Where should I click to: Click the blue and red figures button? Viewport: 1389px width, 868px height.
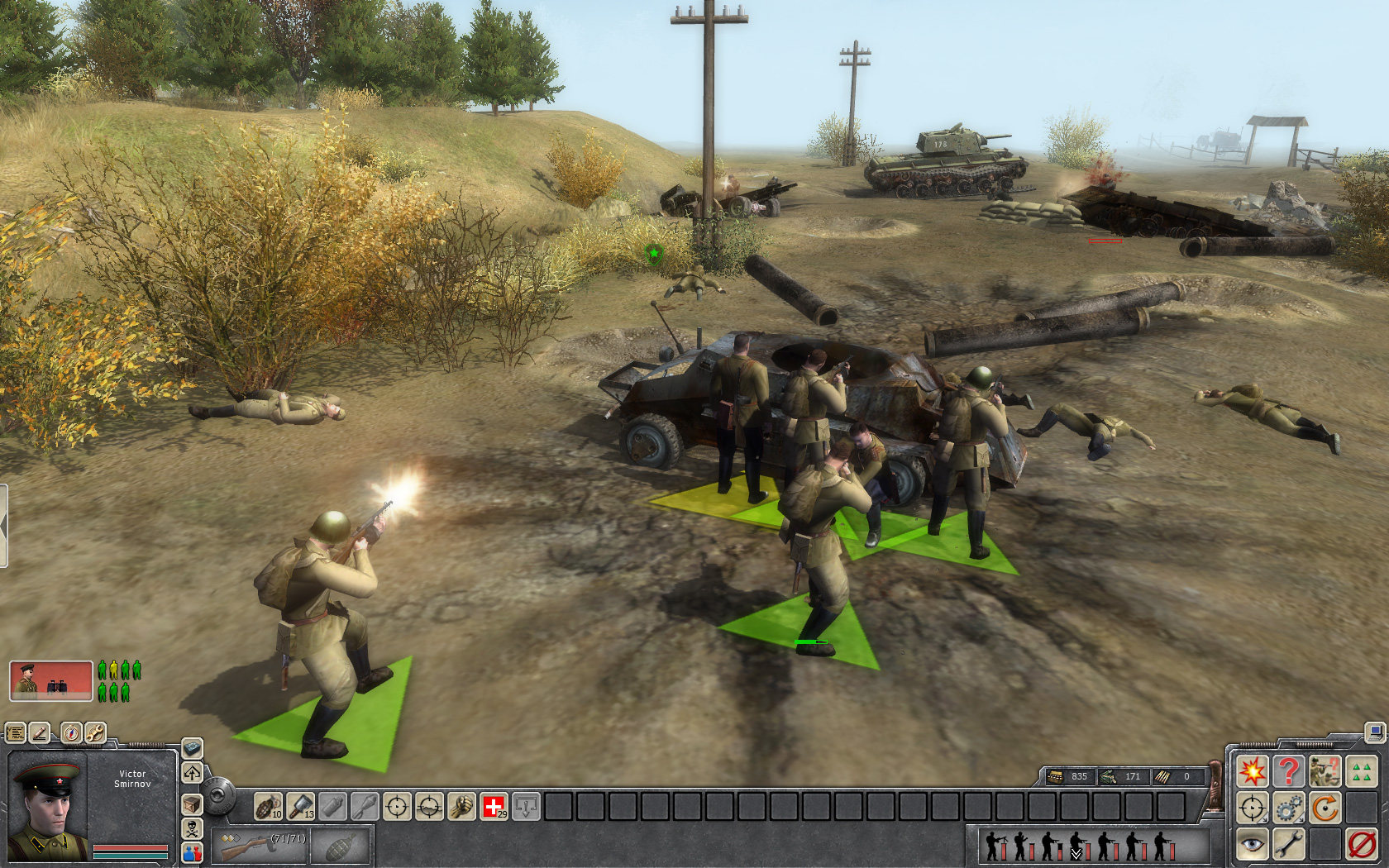pyautogui.click(x=192, y=852)
